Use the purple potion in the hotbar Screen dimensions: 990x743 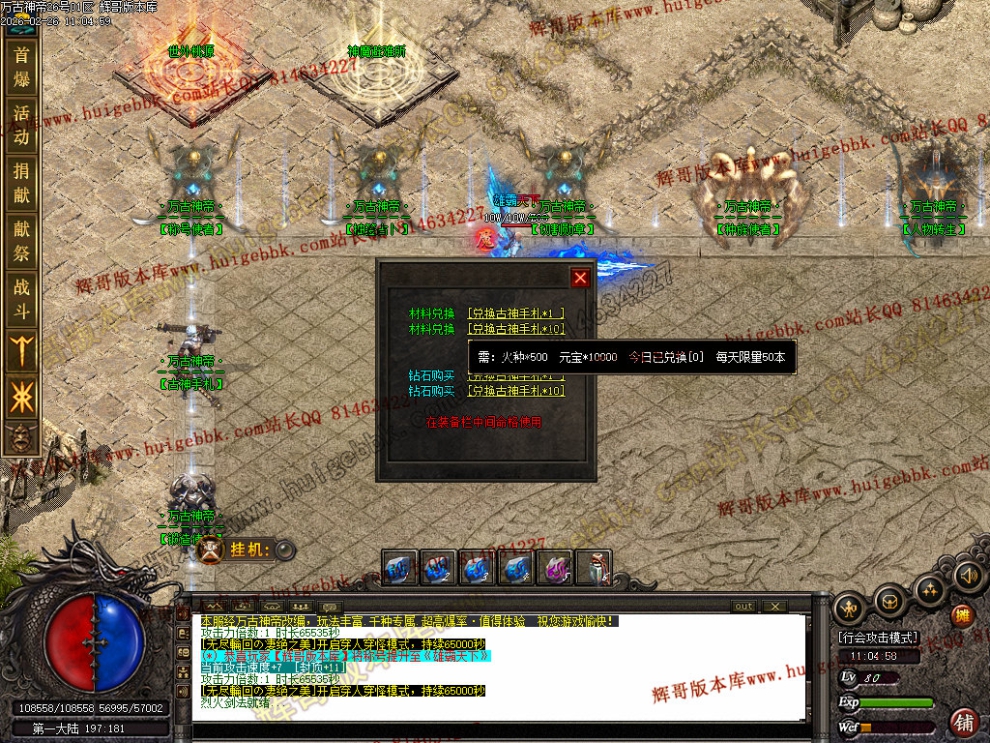[556, 568]
